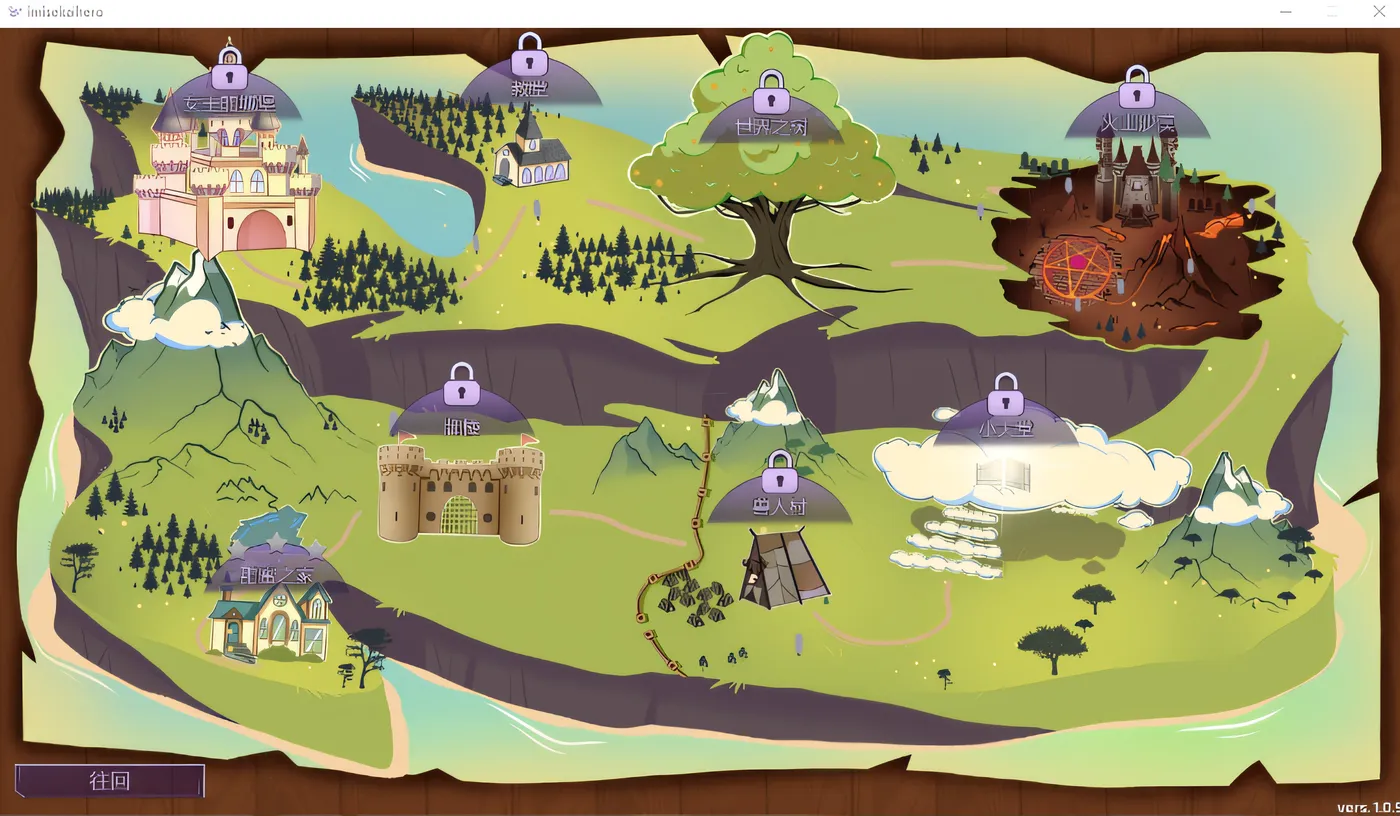Click the back button at bottom left
Viewport: 1400px width, 816px height.
click(x=110, y=781)
